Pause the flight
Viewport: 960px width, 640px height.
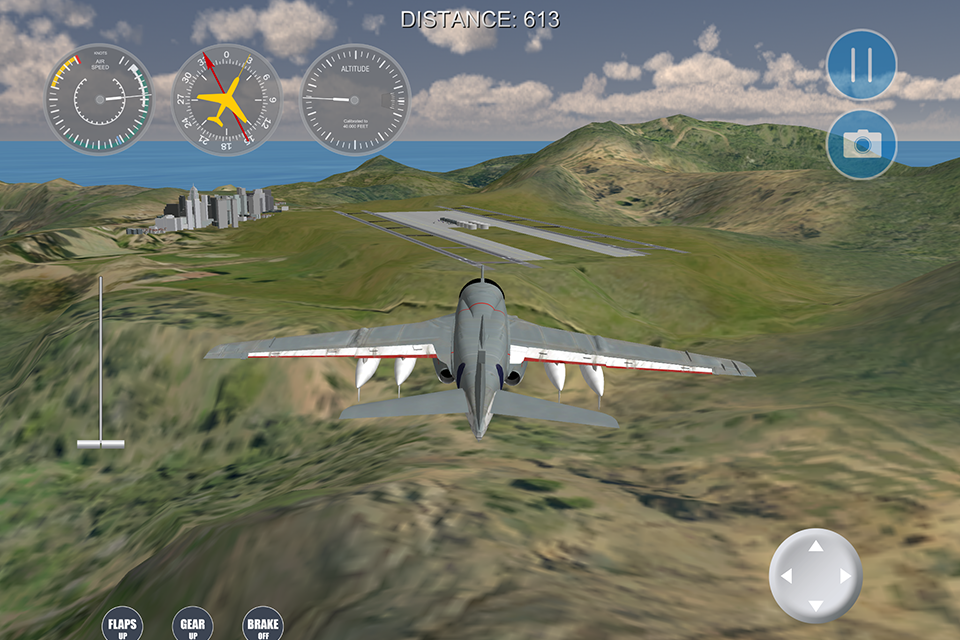coord(861,65)
